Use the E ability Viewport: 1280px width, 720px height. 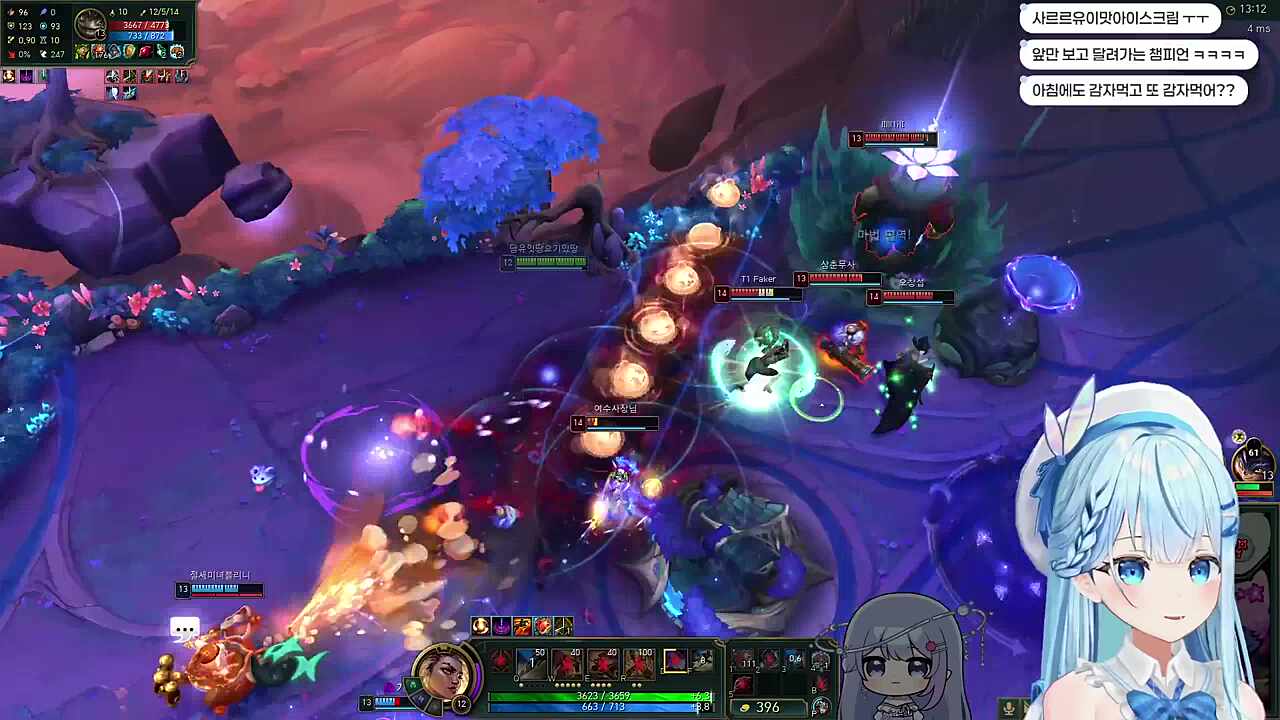click(x=604, y=662)
